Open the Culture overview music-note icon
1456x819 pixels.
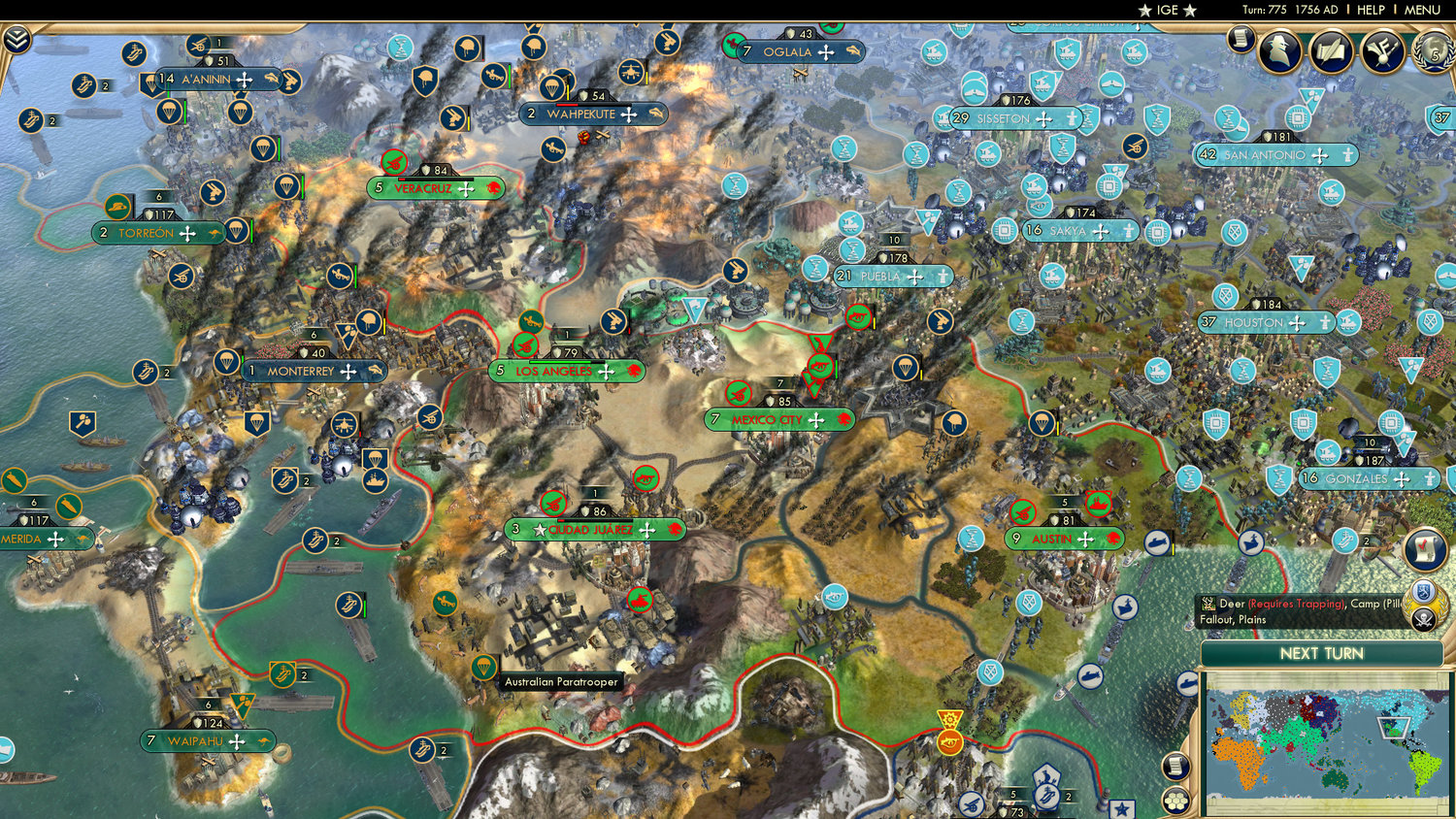[x=1381, y=53]
